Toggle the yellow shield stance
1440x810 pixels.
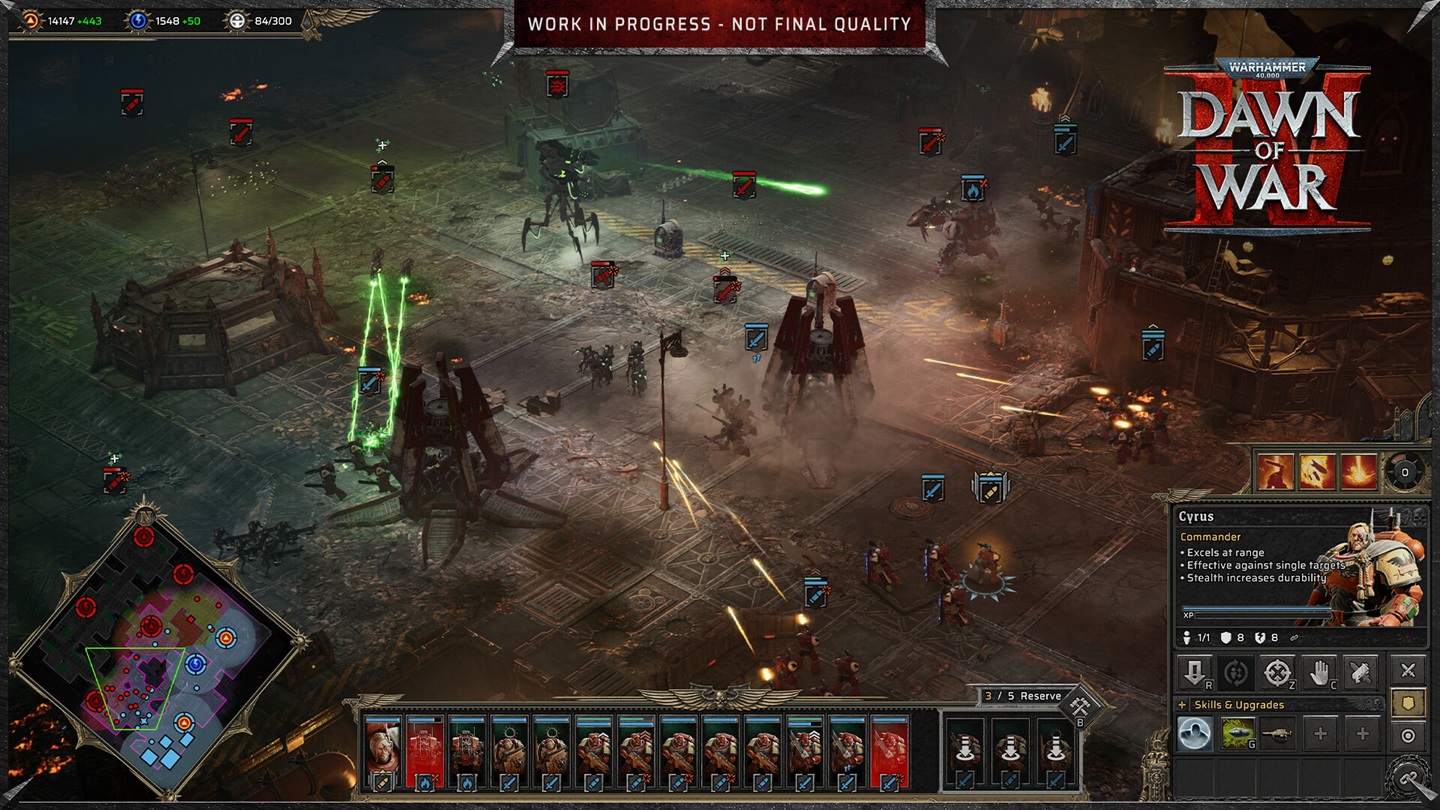point(1409,703)
